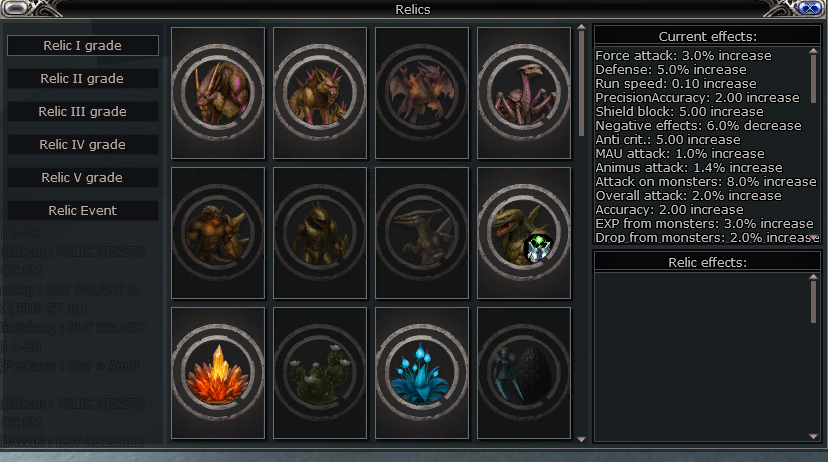828x462 pixels.
Task: Select the dark stone egg relic
Action: [x=524, y=372]
